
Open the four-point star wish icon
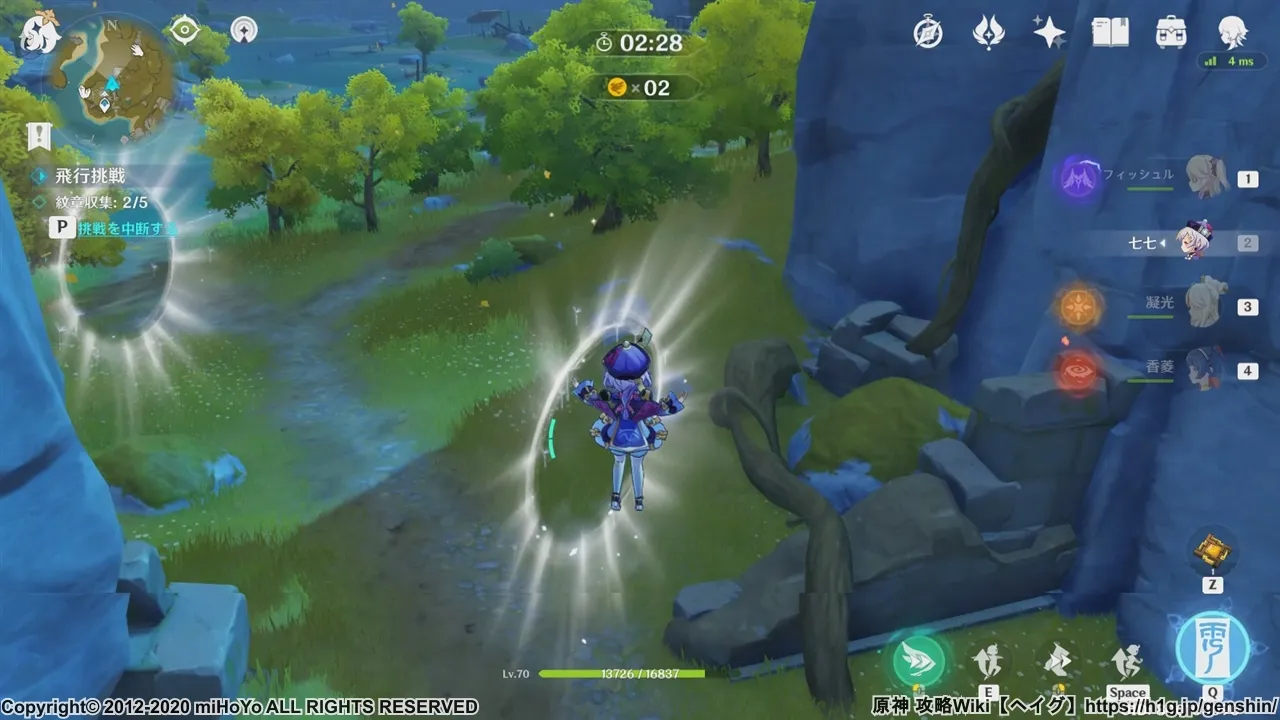(1048, 33)
